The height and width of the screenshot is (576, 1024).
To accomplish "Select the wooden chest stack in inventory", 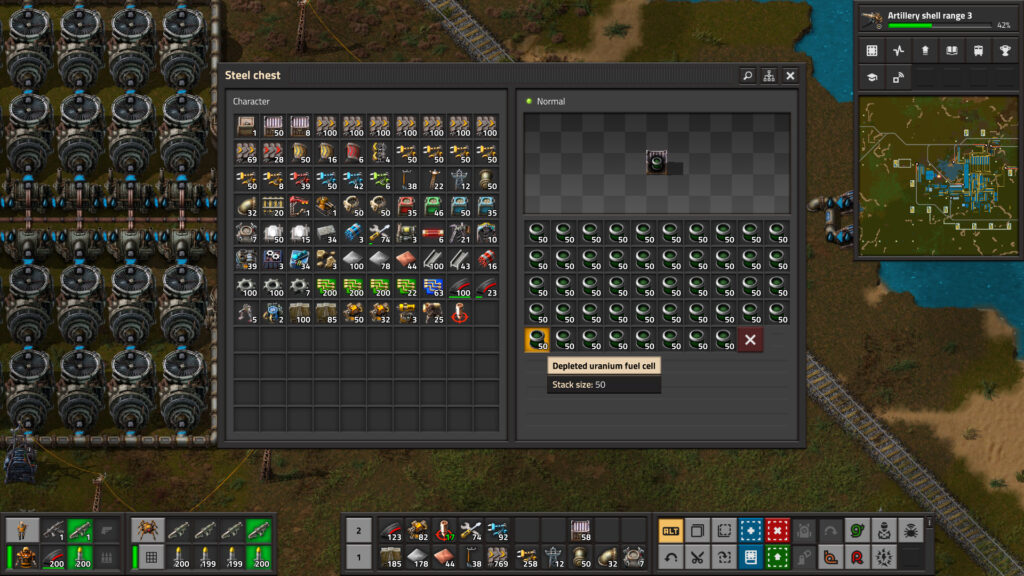I will [246, 126].
